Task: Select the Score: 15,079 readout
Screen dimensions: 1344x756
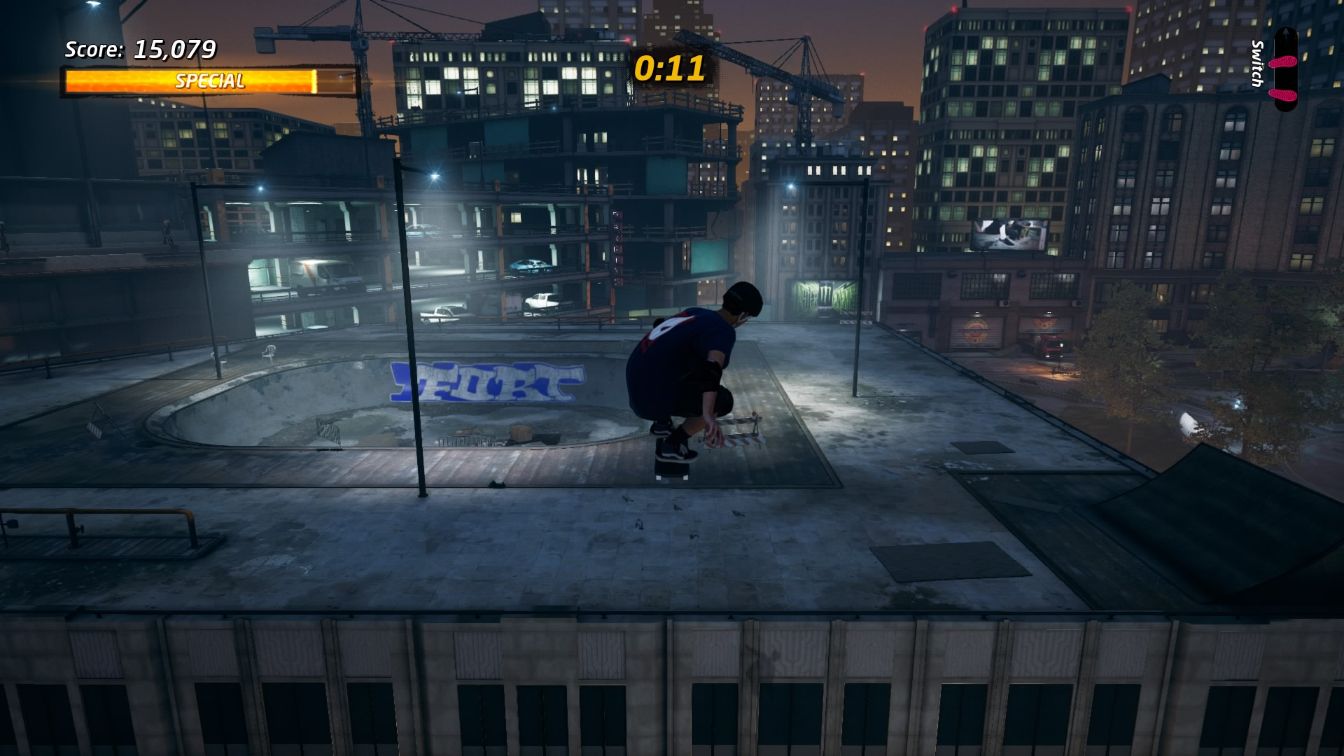Action: tap(140, 49)
